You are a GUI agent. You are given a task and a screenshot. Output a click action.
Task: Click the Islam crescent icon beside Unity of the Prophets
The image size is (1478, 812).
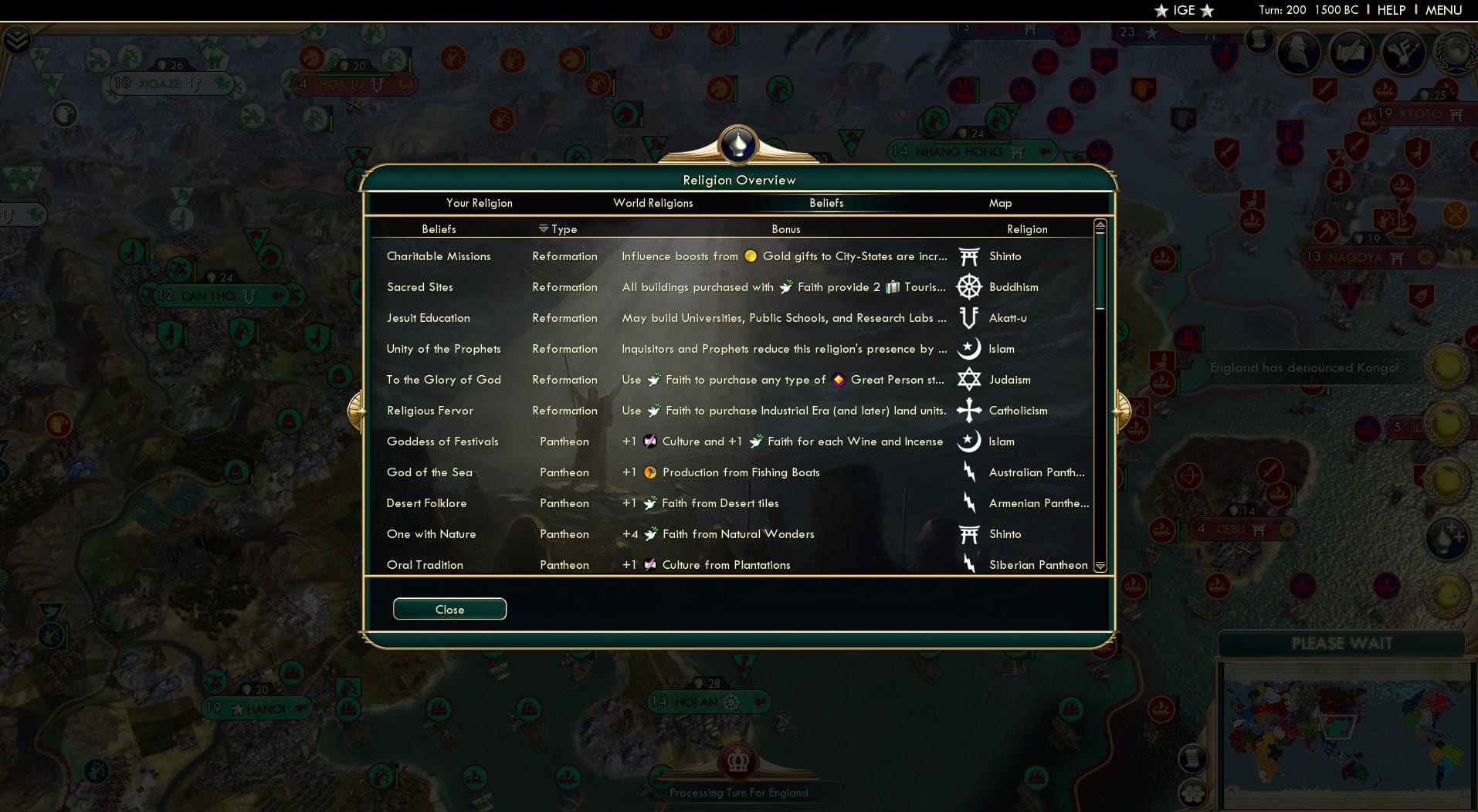coord(968,348)
